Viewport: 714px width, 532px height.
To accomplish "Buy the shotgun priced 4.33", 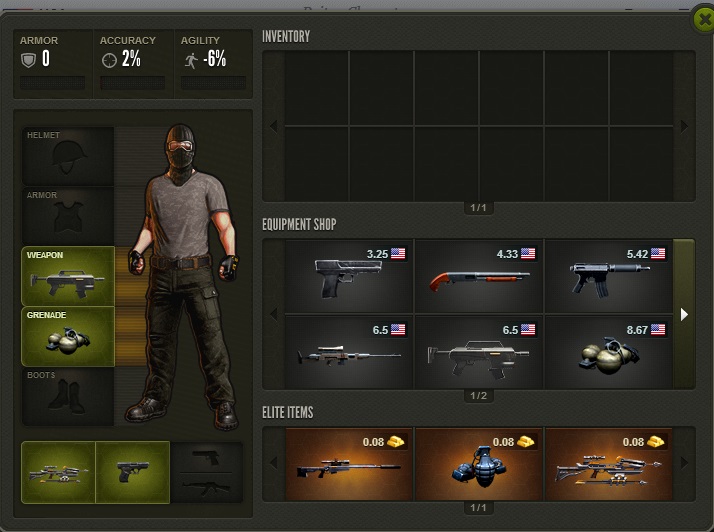I will coord(478,274).
